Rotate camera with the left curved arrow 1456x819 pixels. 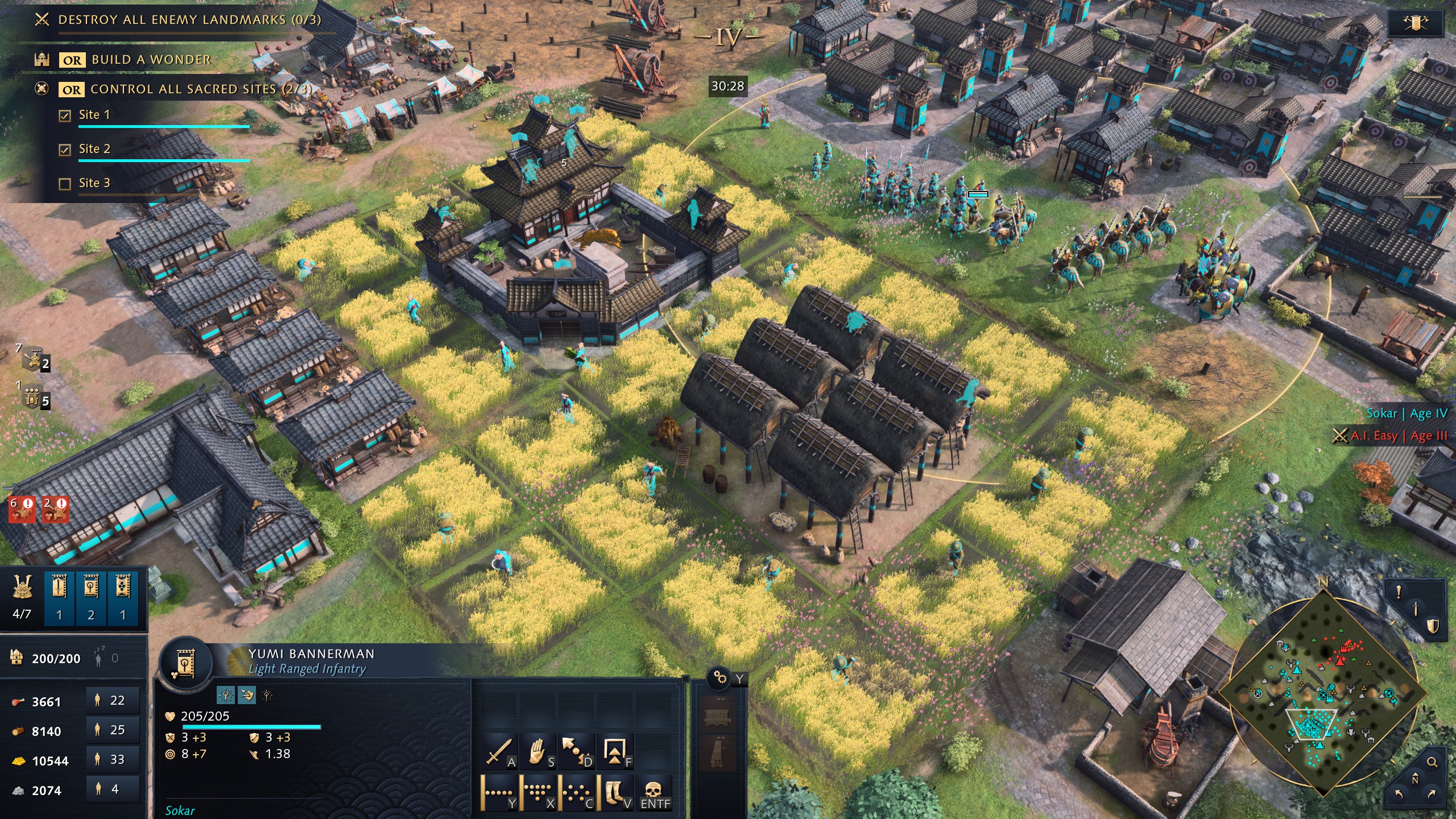point(1399,794)
